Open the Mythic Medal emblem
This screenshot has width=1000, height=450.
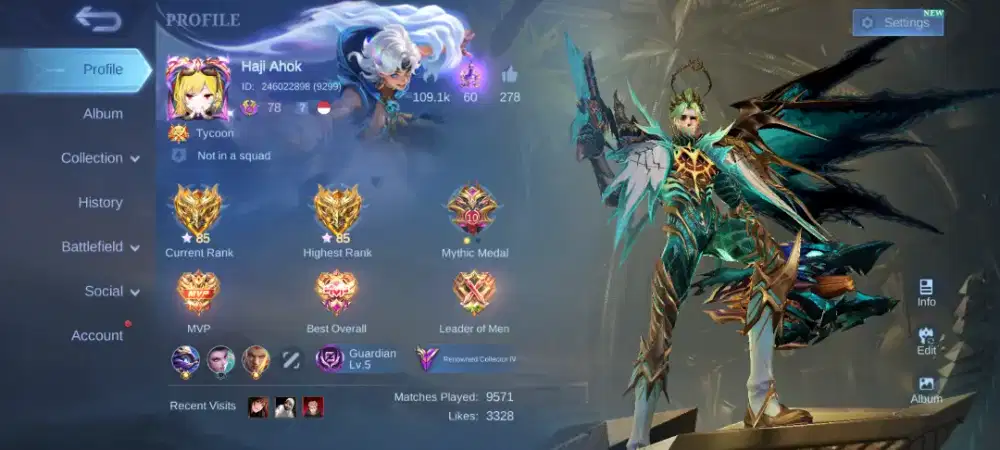(x=473, y=210)
